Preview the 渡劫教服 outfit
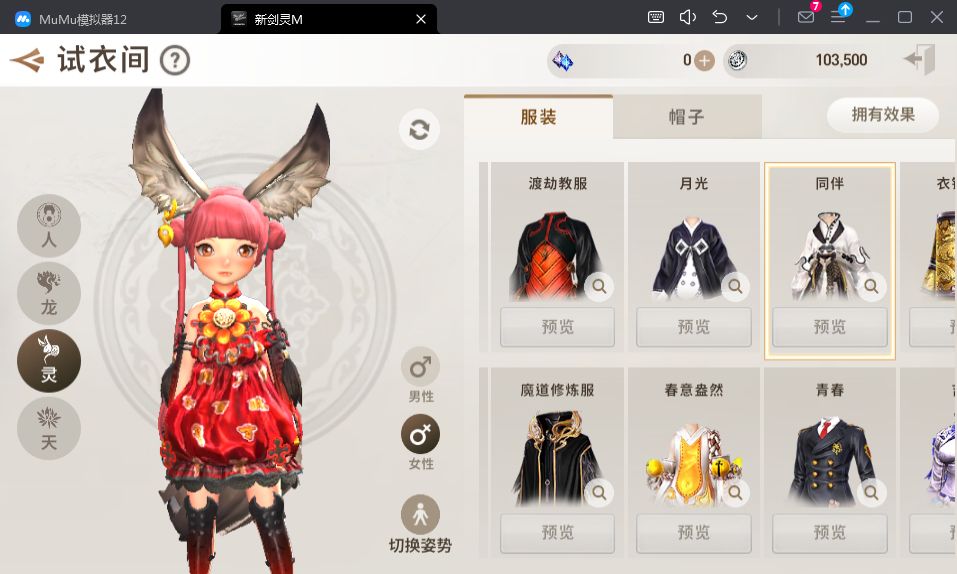This screenshot has width=957, height=574. pyautogui.click(x=557, y=327)
